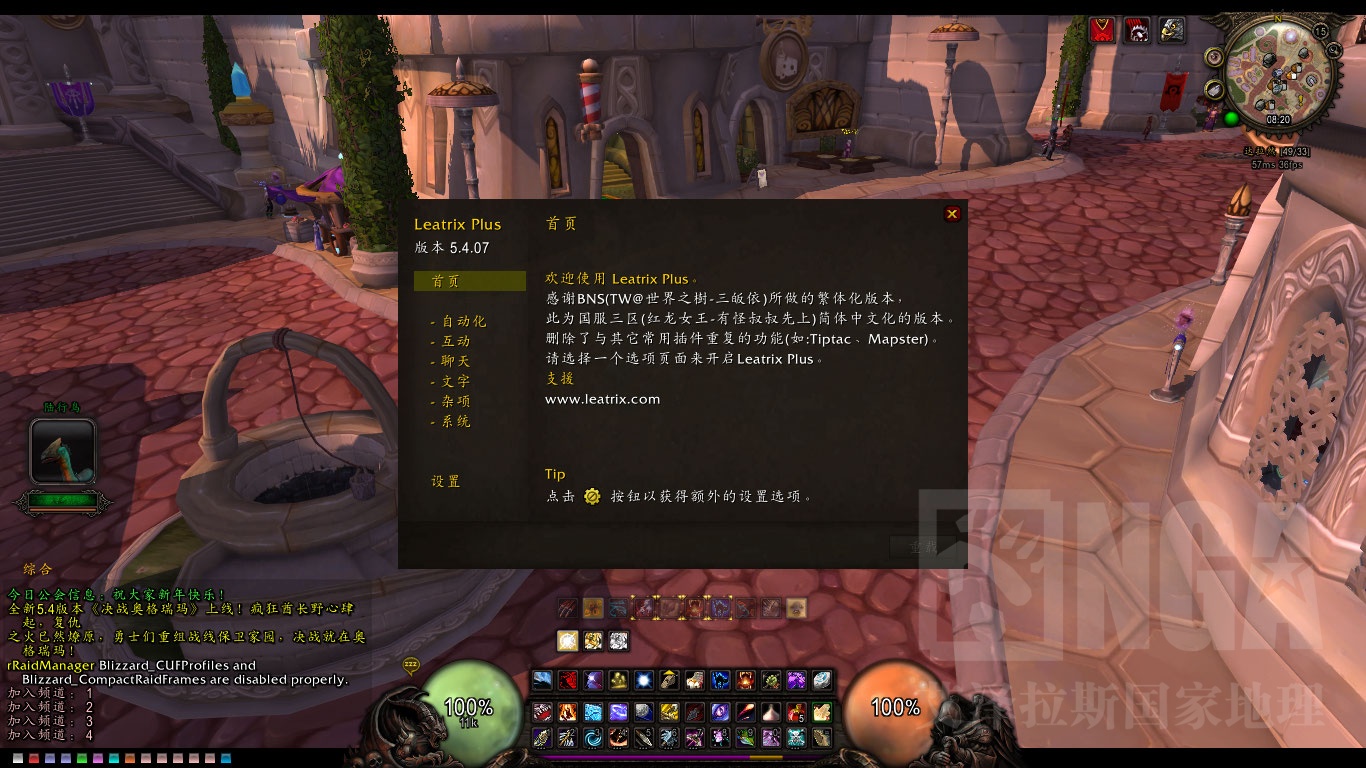Visit the www.leatrix.com link
The width and height of the screenshot is (1366, 768).
click(x=602, y=398)
